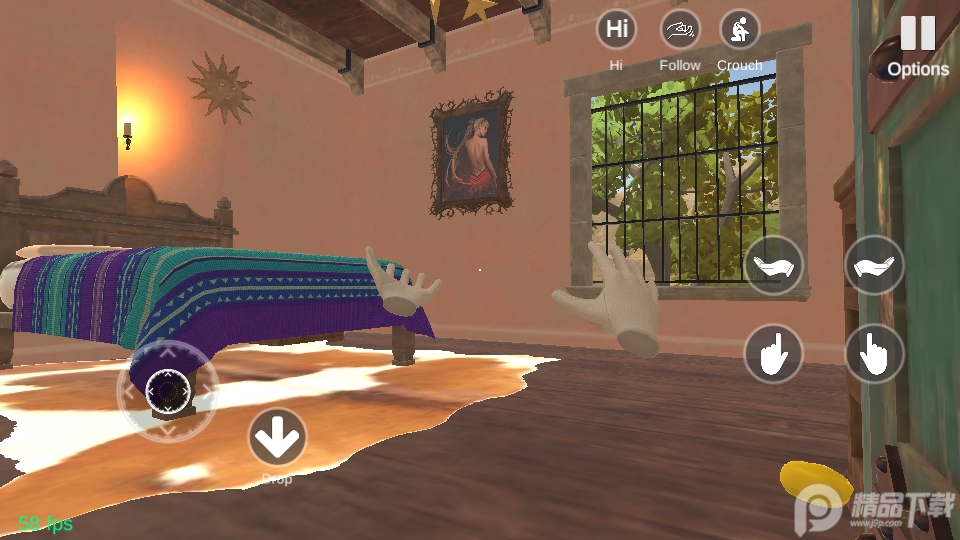Tap the Drop arrow button
Viewport: 960px width, 540px height.
click(x=277, y=437)
